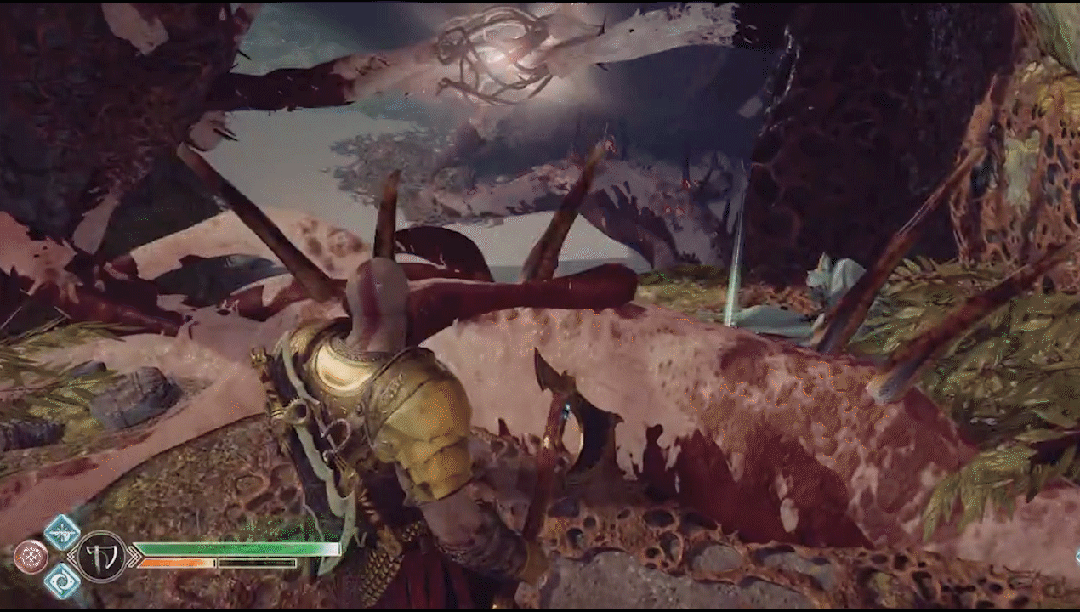
Task: Select the upper blue diamond runic attack icon
Action: tap(62, 532)
